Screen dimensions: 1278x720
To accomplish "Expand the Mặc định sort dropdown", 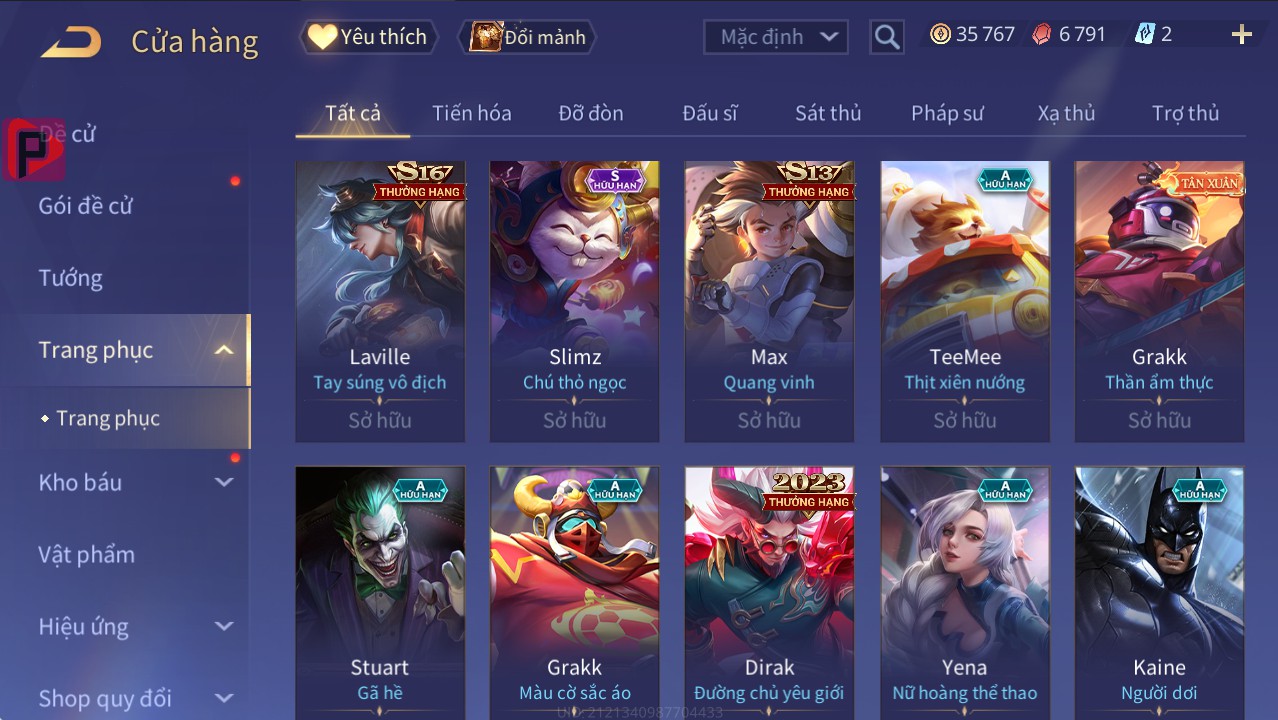I will click(775, 37).
